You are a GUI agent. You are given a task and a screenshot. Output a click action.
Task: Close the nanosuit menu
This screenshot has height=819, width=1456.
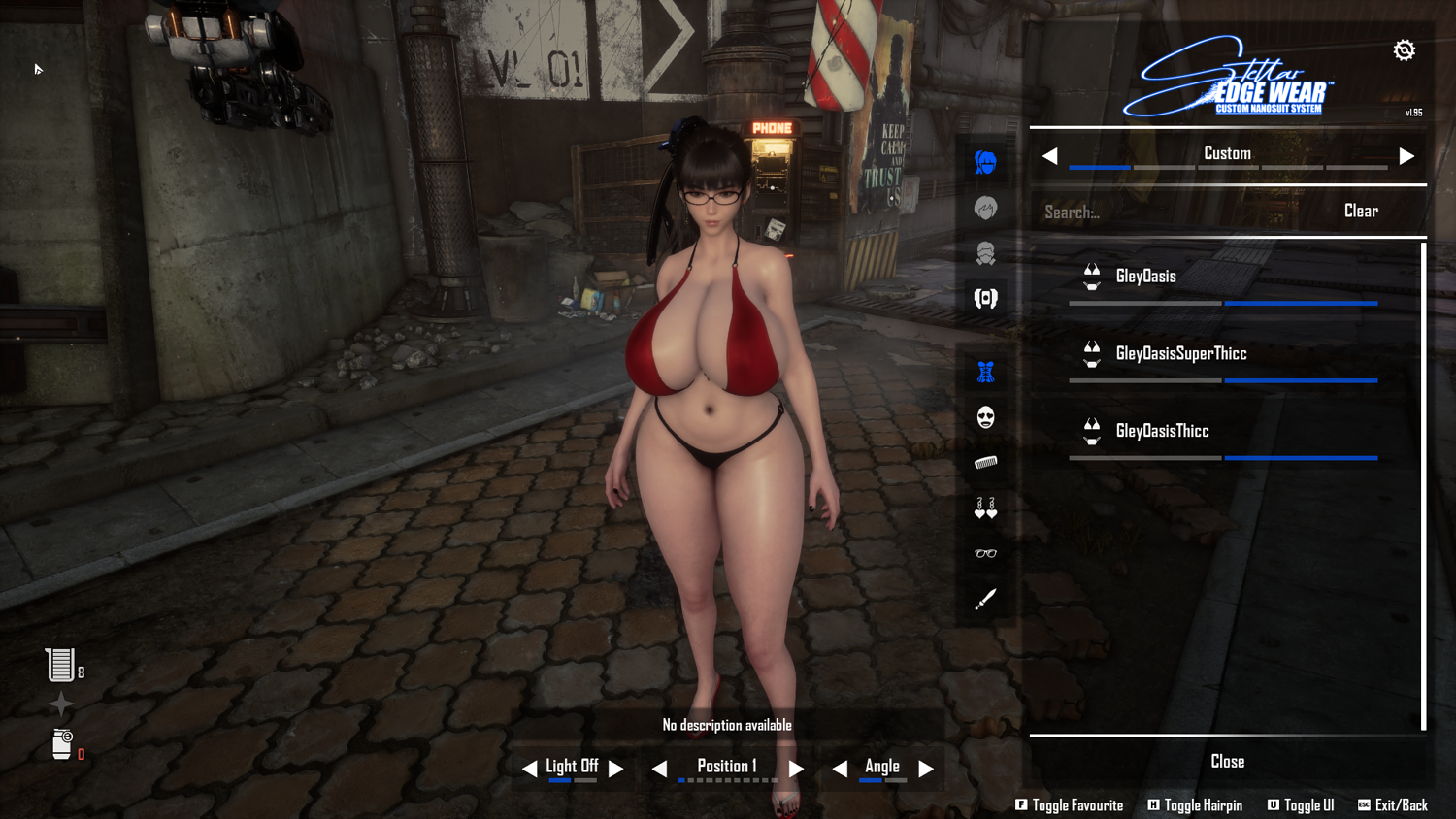pyautogui.click(x=1227, y=762)
